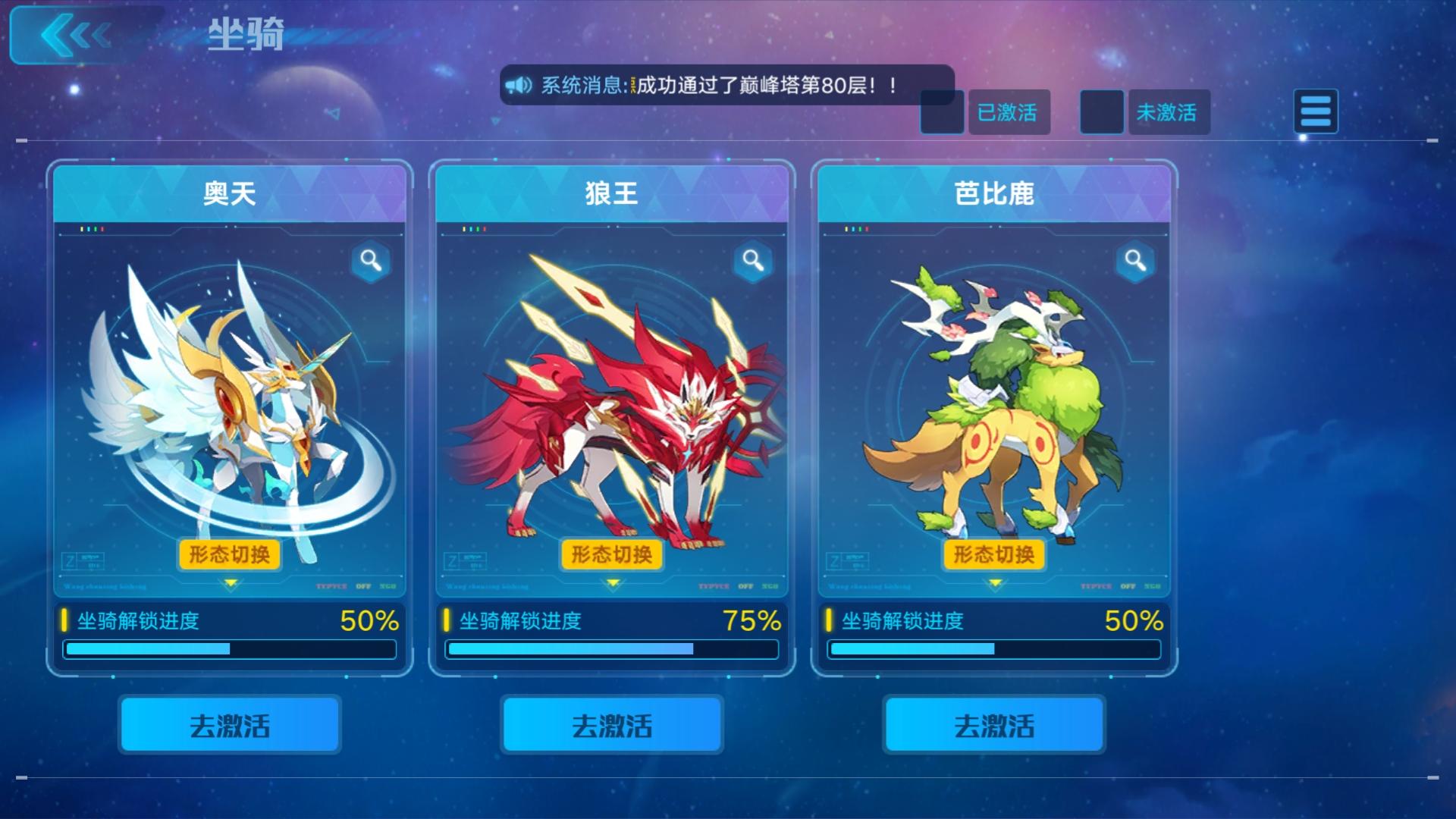Click 狼王's 75% unlock progress bar
The image size is (1456, 819).
(611, 649)
